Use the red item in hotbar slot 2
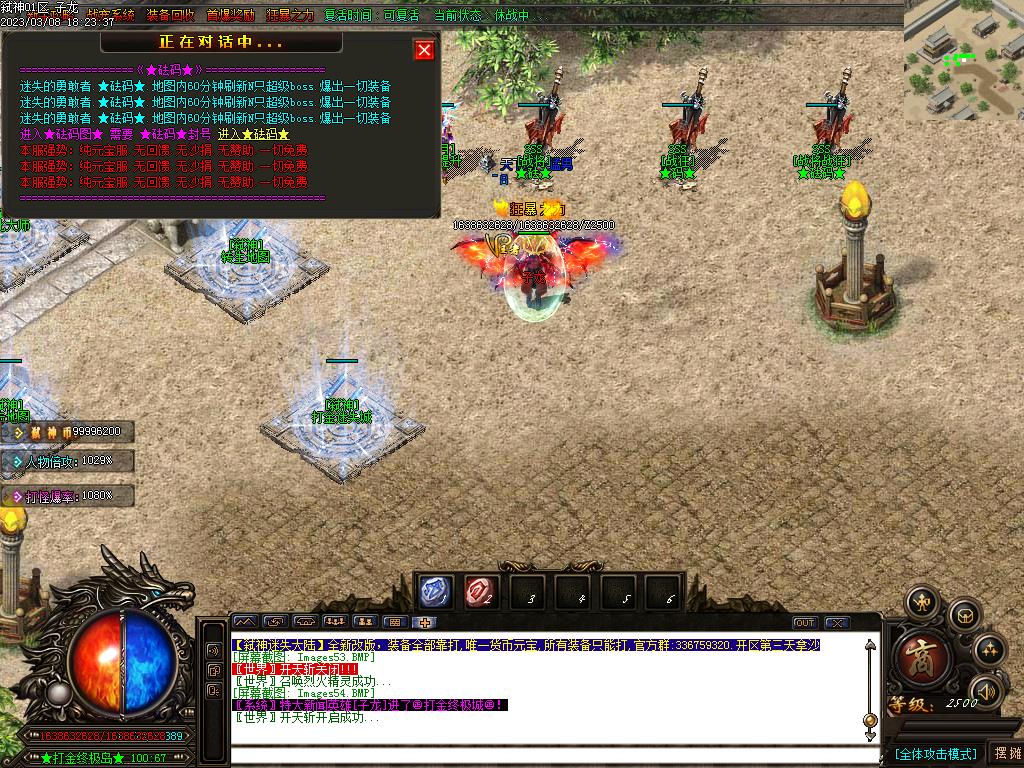The image size is (1024, 768). coord(481,592)
